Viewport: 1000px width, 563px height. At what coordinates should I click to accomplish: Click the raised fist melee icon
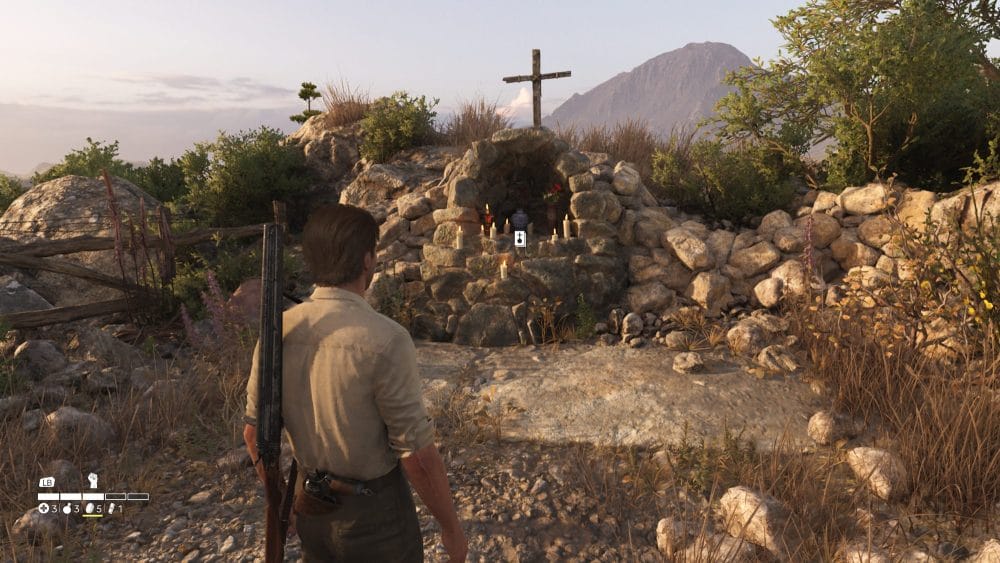(x=92, y=481)
